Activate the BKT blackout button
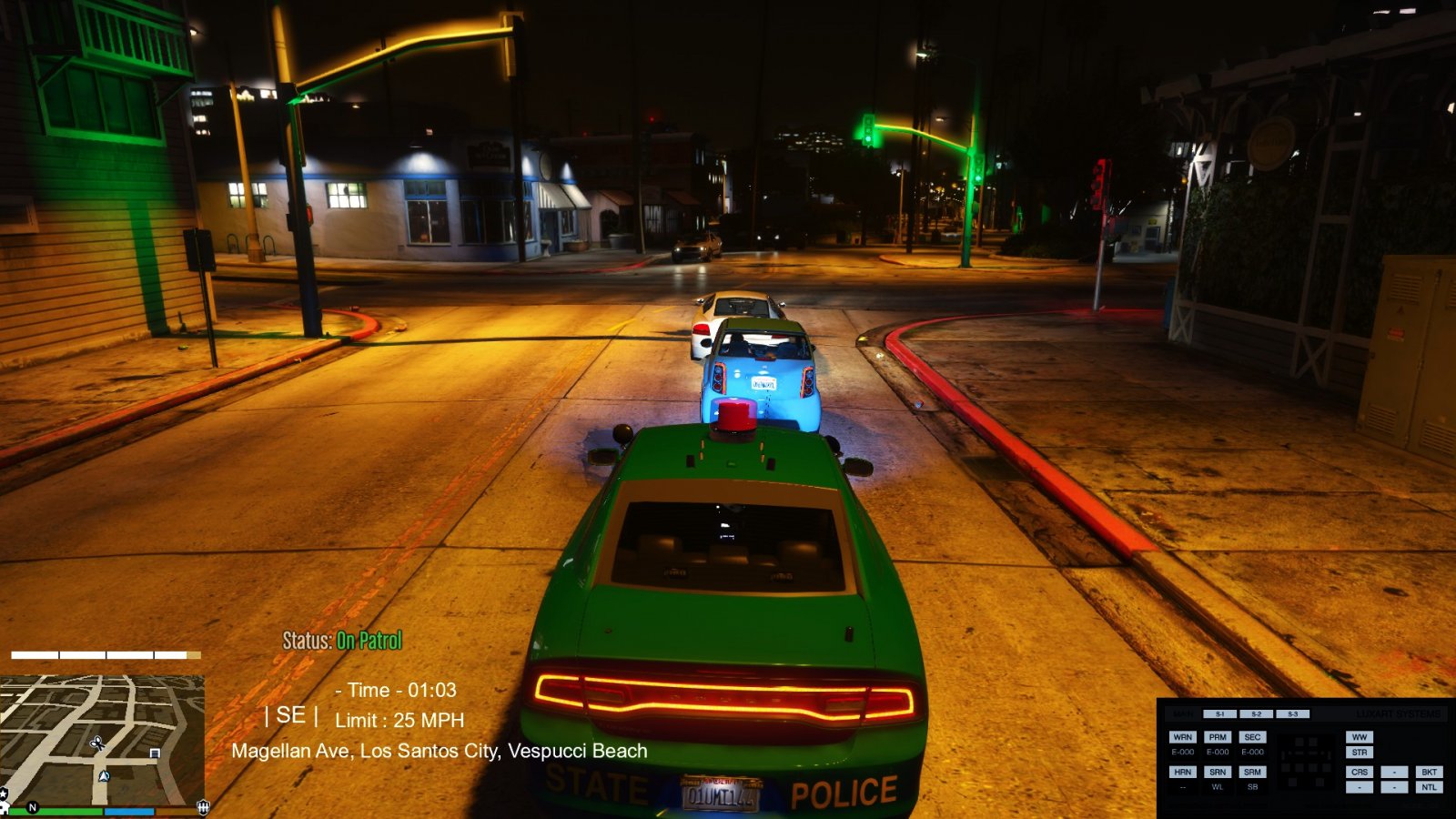This screenshot has height=819, width=1456. 1429,772
